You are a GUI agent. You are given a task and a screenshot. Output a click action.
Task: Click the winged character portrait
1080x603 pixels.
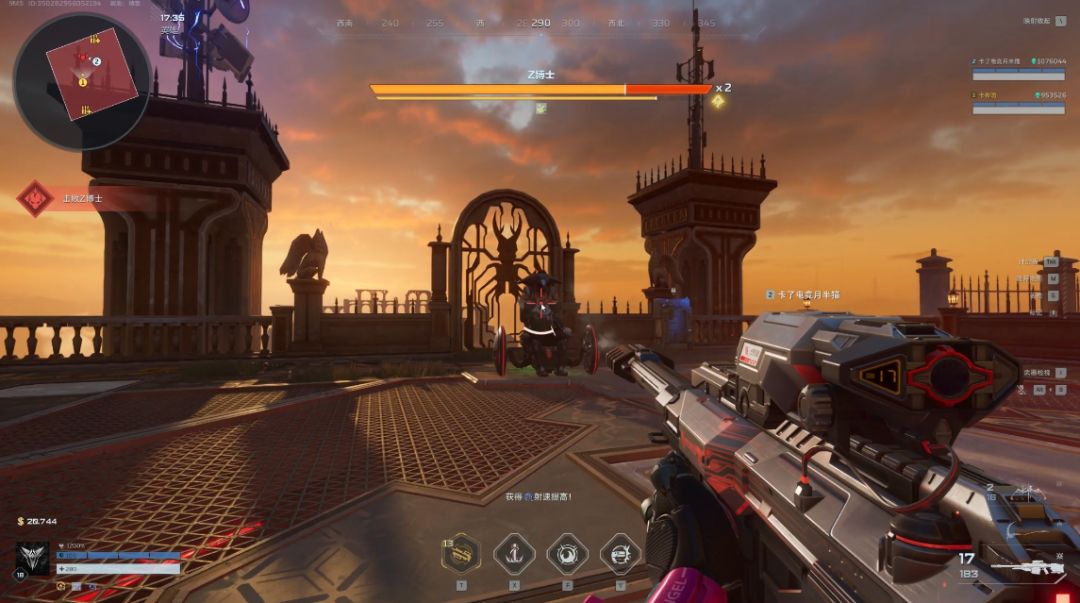tap(32, 557)
